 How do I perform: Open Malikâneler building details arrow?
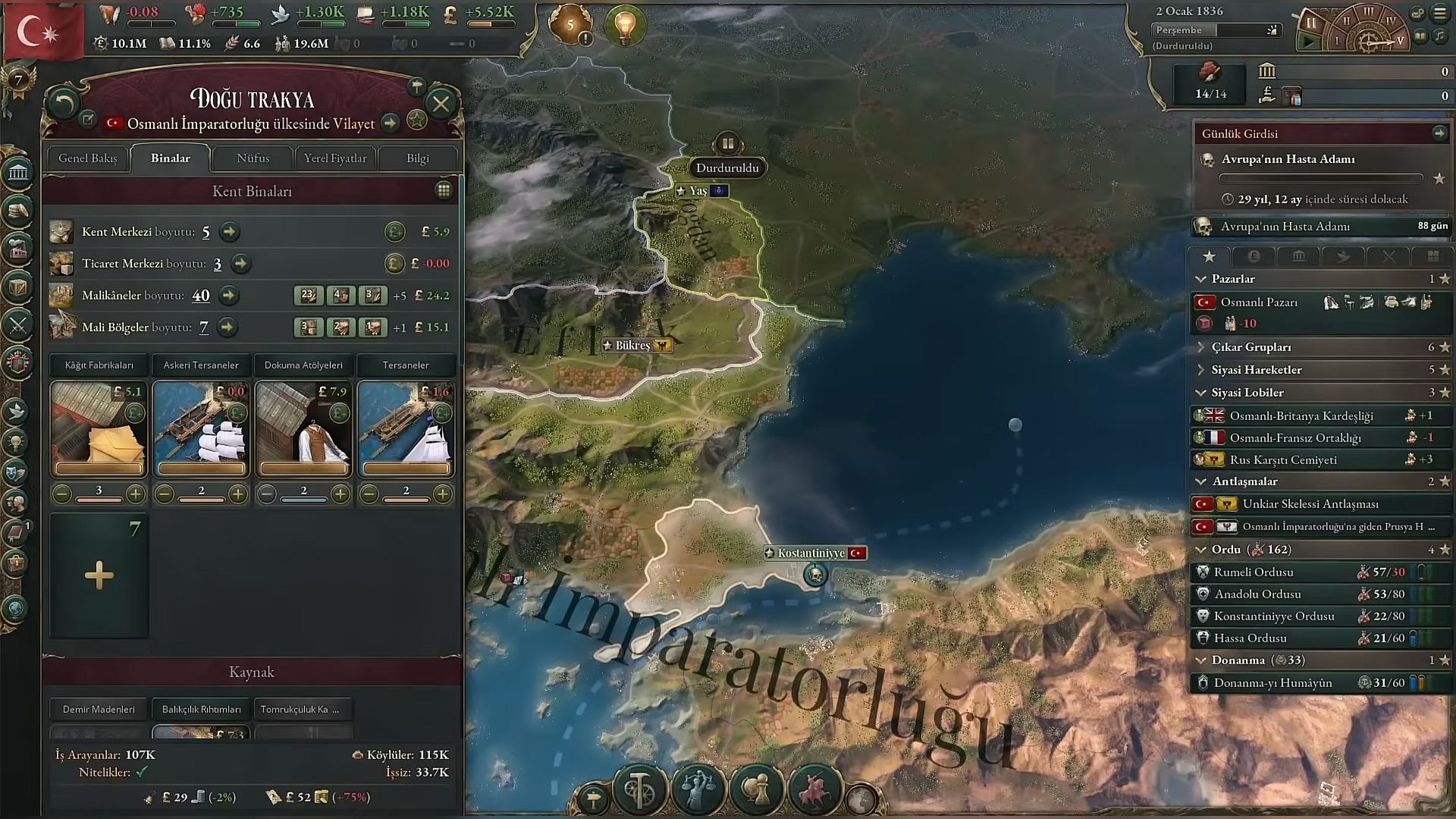228,296
